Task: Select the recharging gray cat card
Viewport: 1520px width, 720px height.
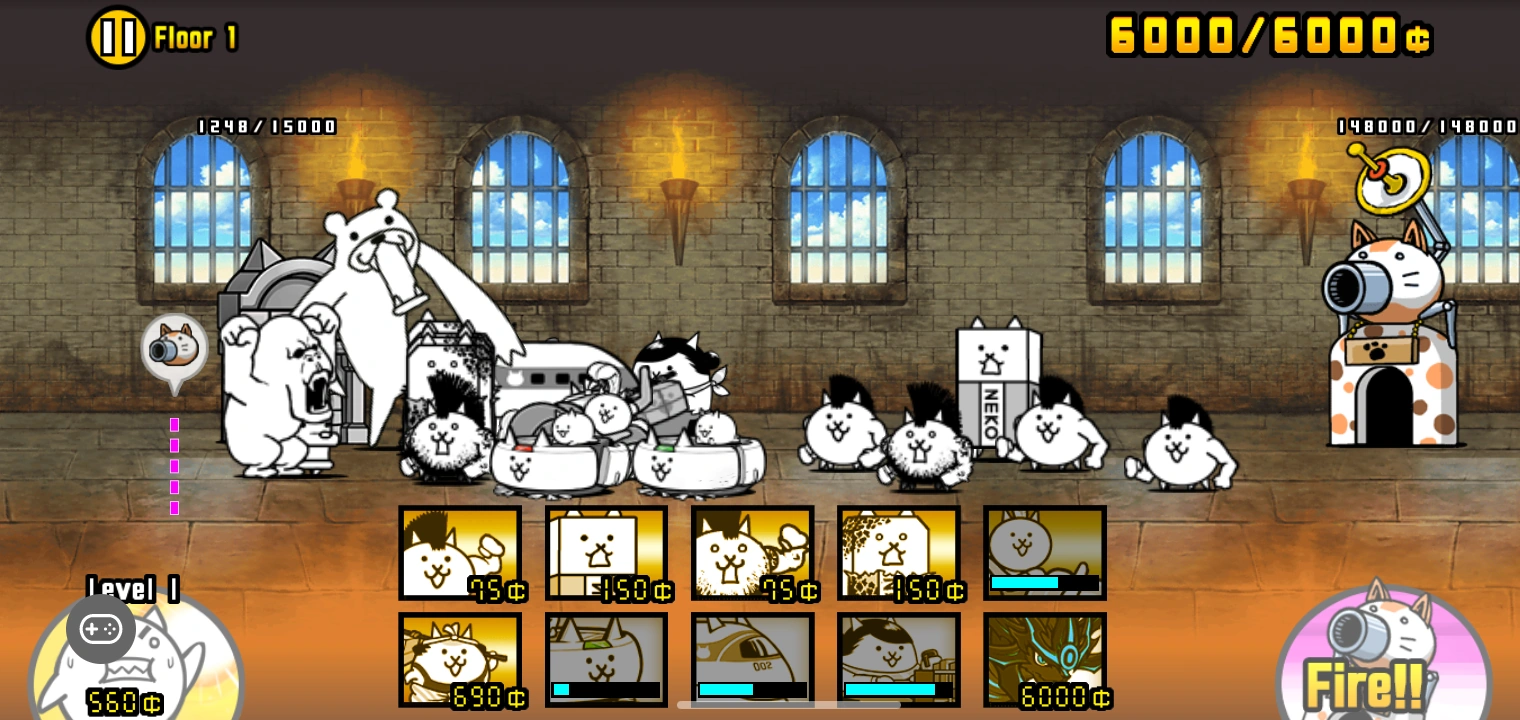Action: pos(1045,553)
